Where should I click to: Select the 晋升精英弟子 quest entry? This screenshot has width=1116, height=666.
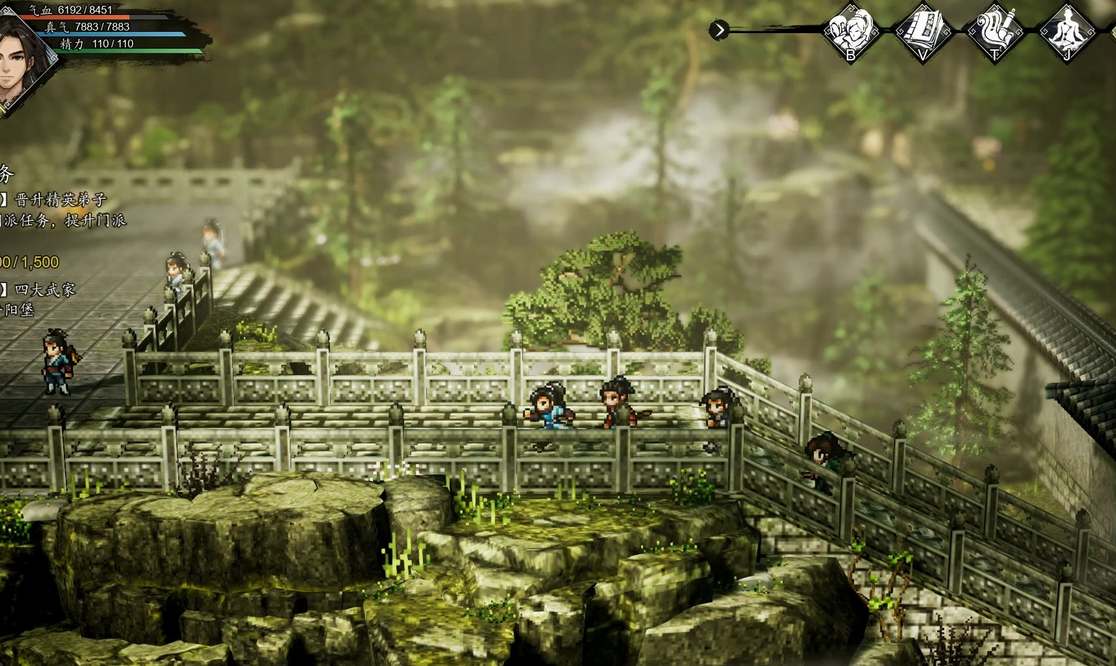pos(62,199)
